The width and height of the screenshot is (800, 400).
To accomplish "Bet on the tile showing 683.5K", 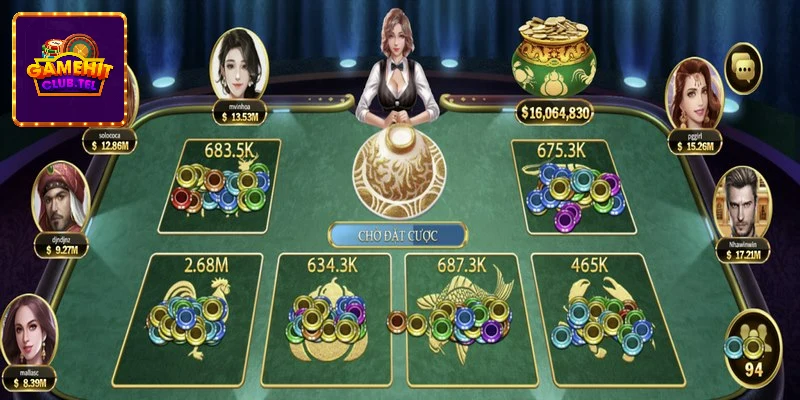I will [219, 186].
